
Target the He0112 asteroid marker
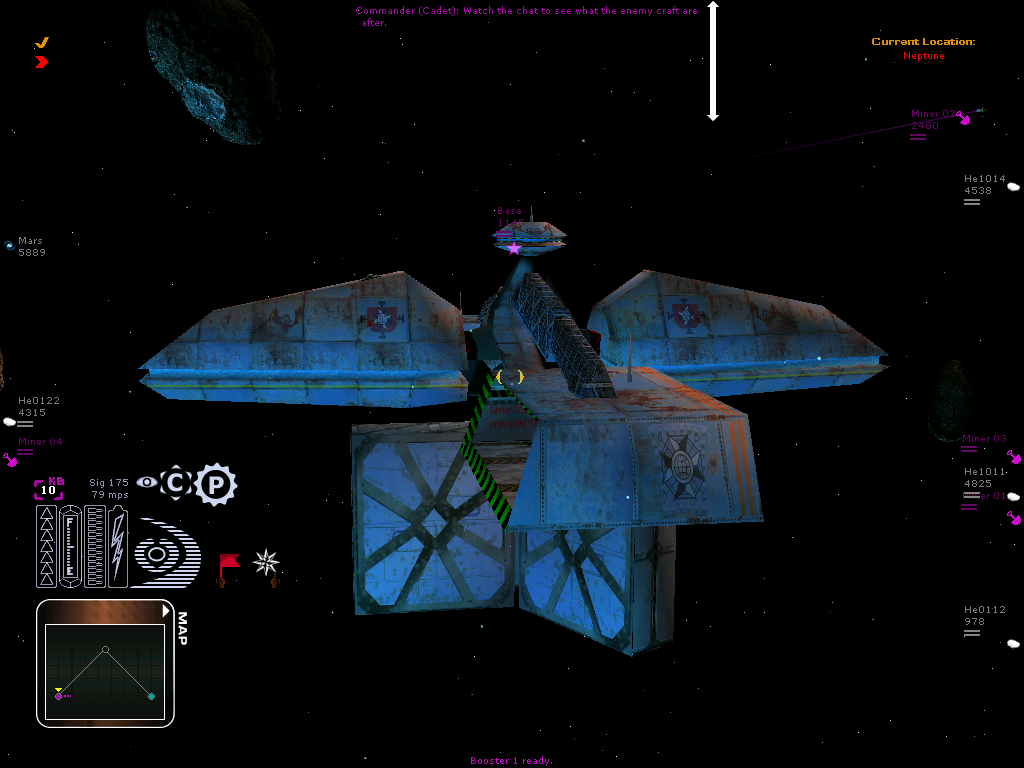1013,643
